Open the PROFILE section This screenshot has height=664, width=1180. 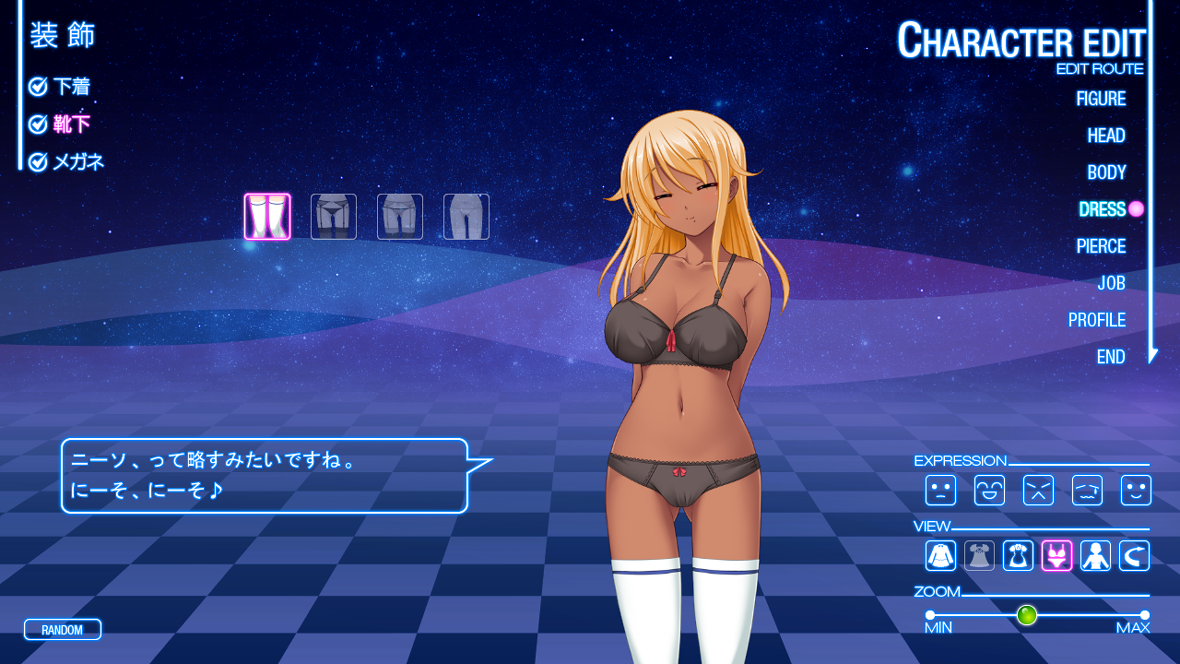pyautogui.click(x=1097, y=321)
